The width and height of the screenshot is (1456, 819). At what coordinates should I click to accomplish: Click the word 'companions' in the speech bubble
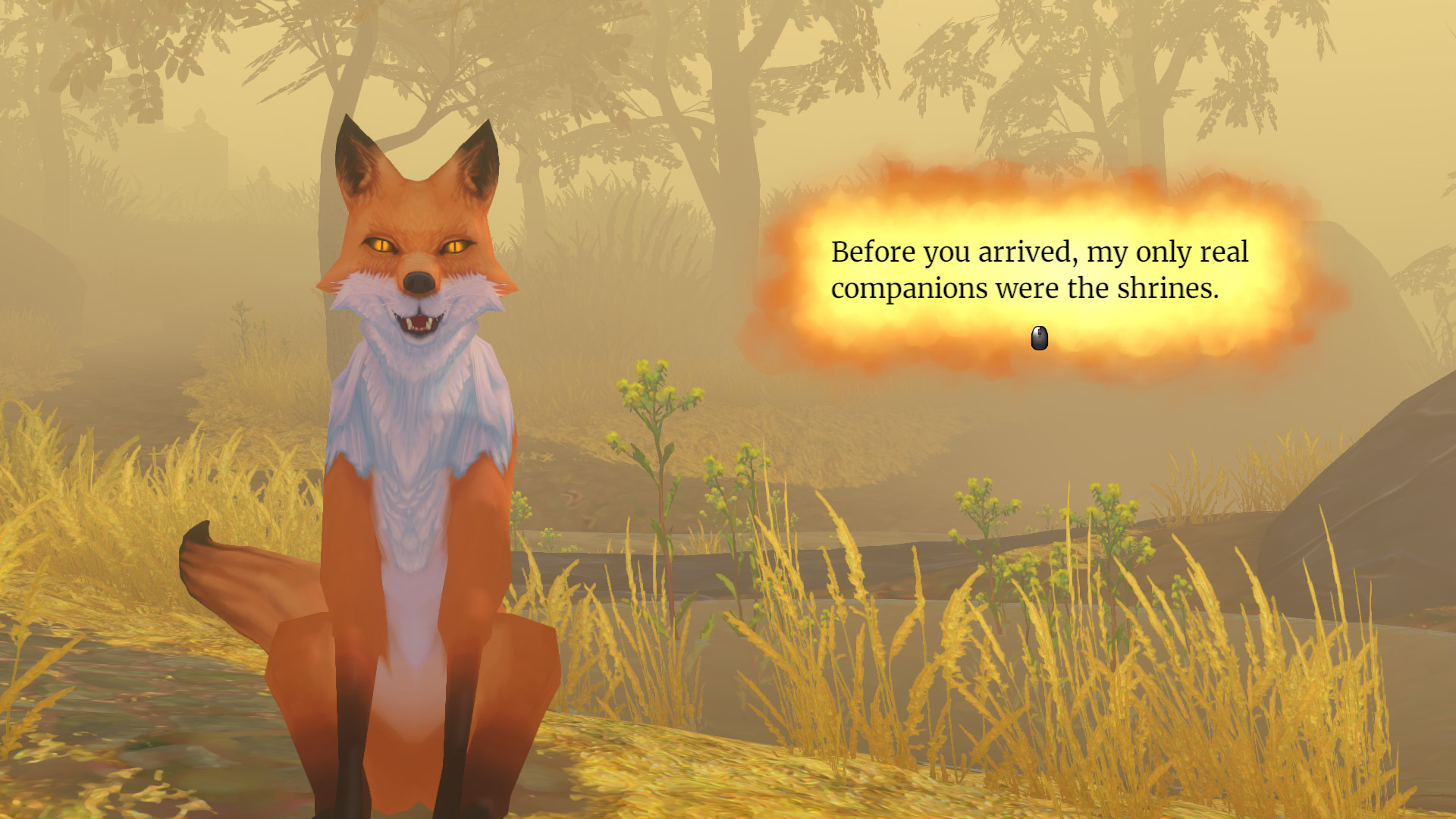[x=910, y=288]
